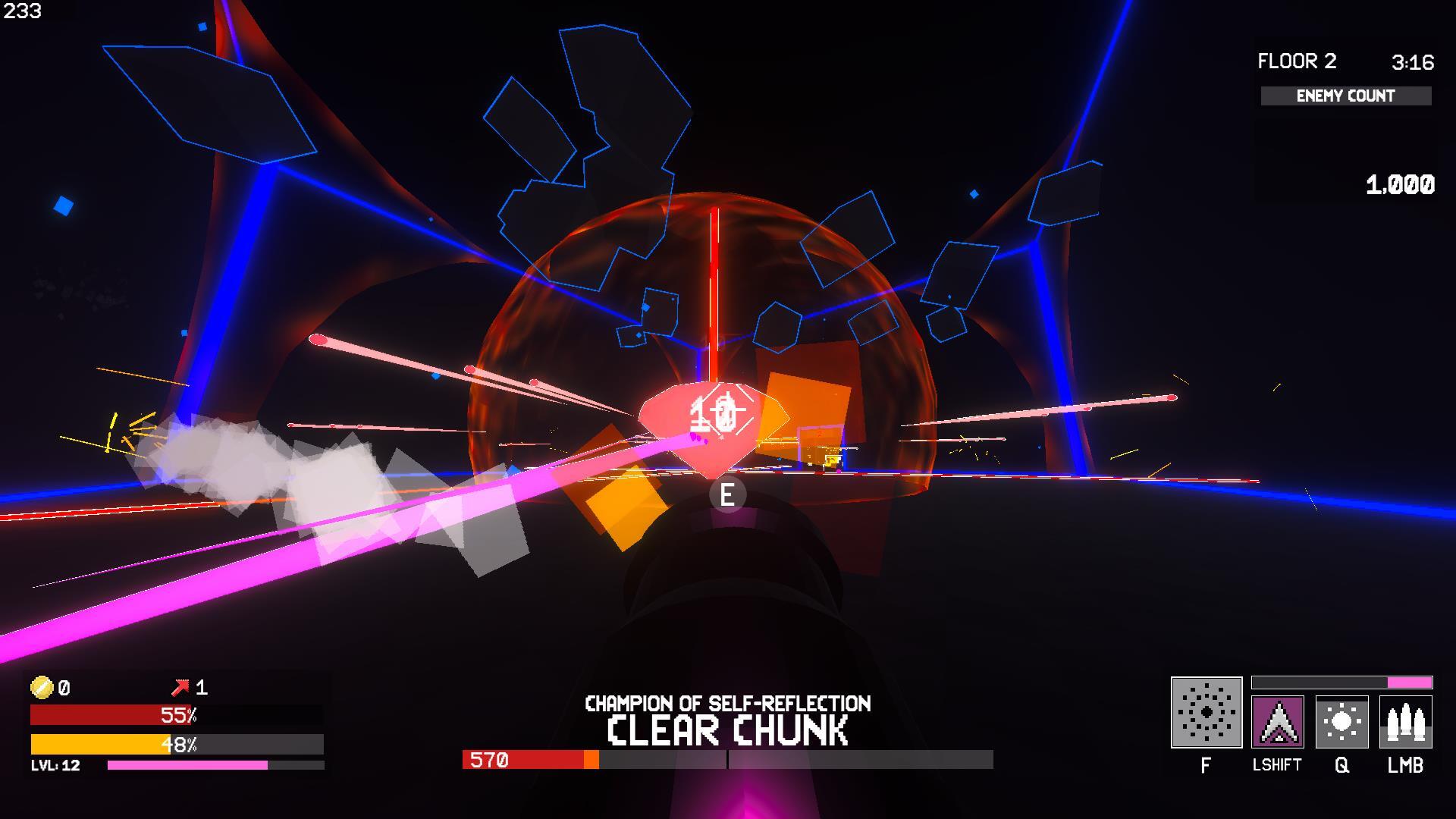Expand the FLOOR 2 information panel
The height and width of the screenshot is (819, 1456).
coord(1296,61)
